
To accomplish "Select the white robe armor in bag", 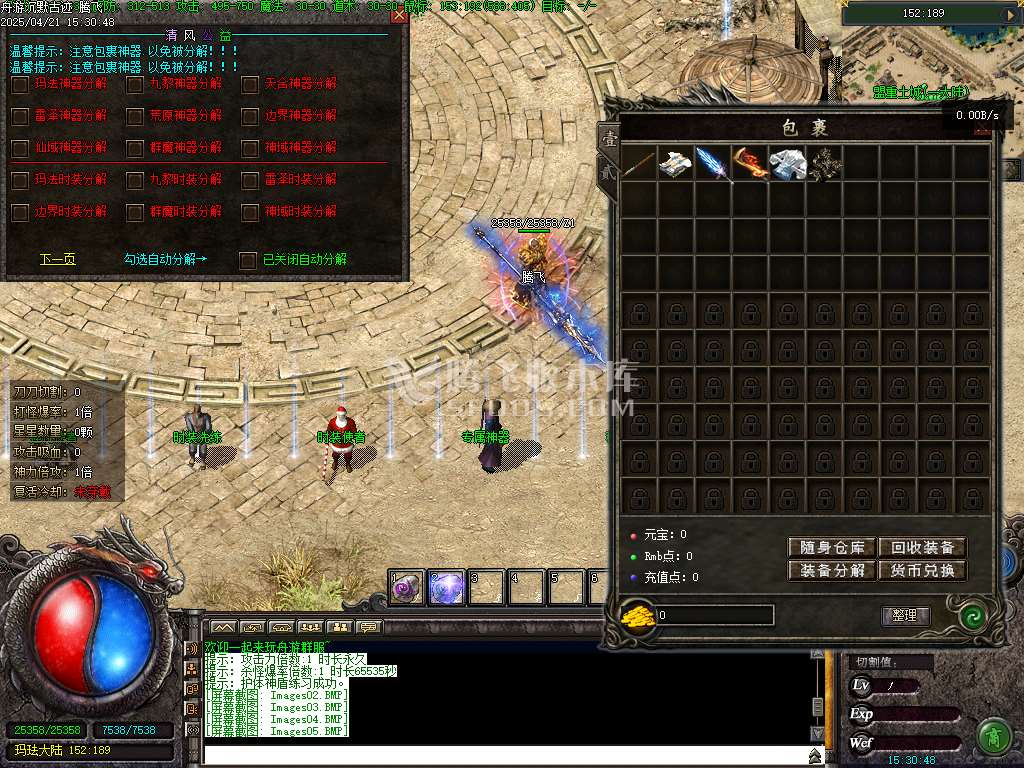I will [787, 163].
